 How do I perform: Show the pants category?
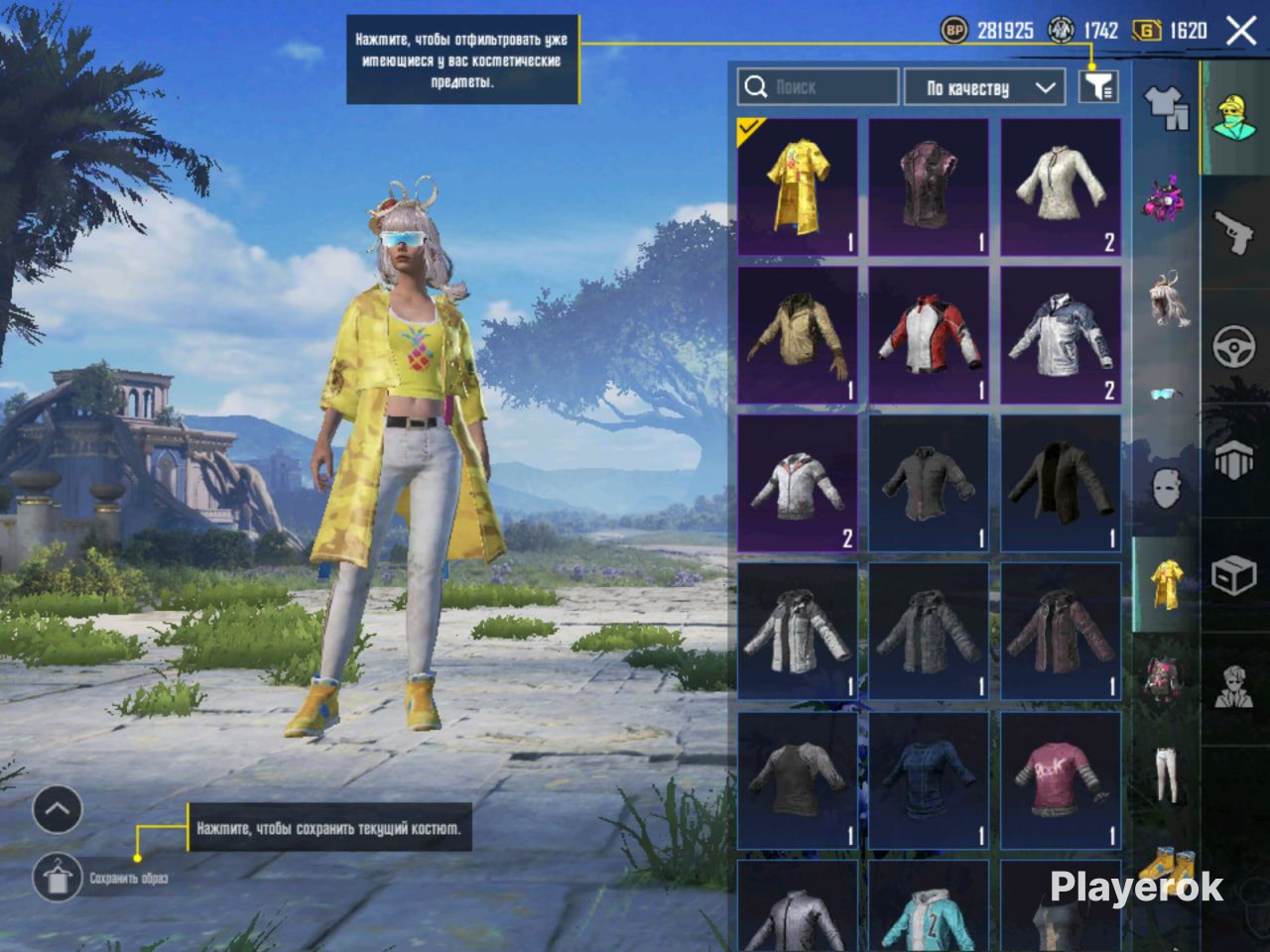(x=1167, y=773)
